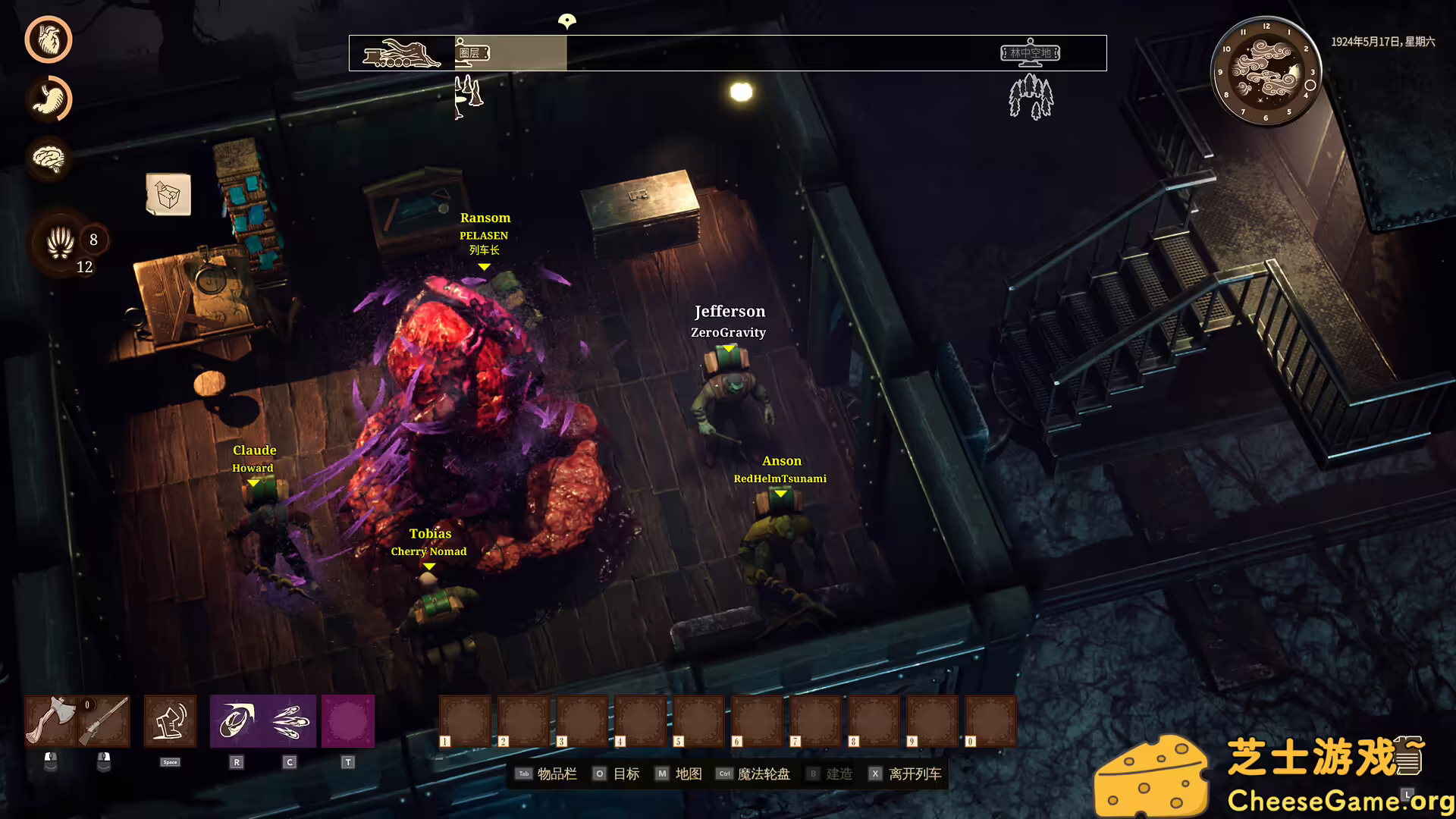Click the route progress bar at the top
The width and height of the screenshot is (1456, 819).
(728, 53)
